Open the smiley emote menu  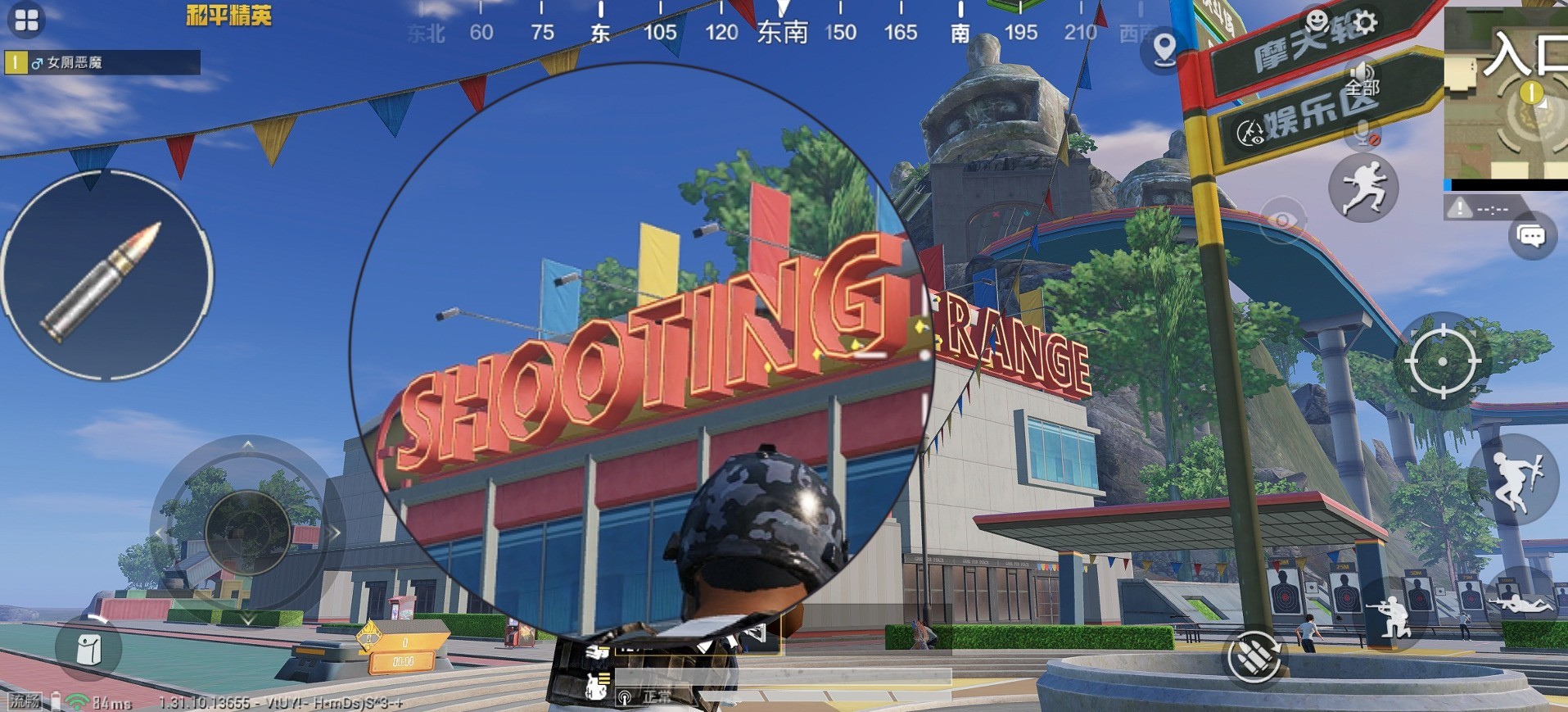(1317, 20)
